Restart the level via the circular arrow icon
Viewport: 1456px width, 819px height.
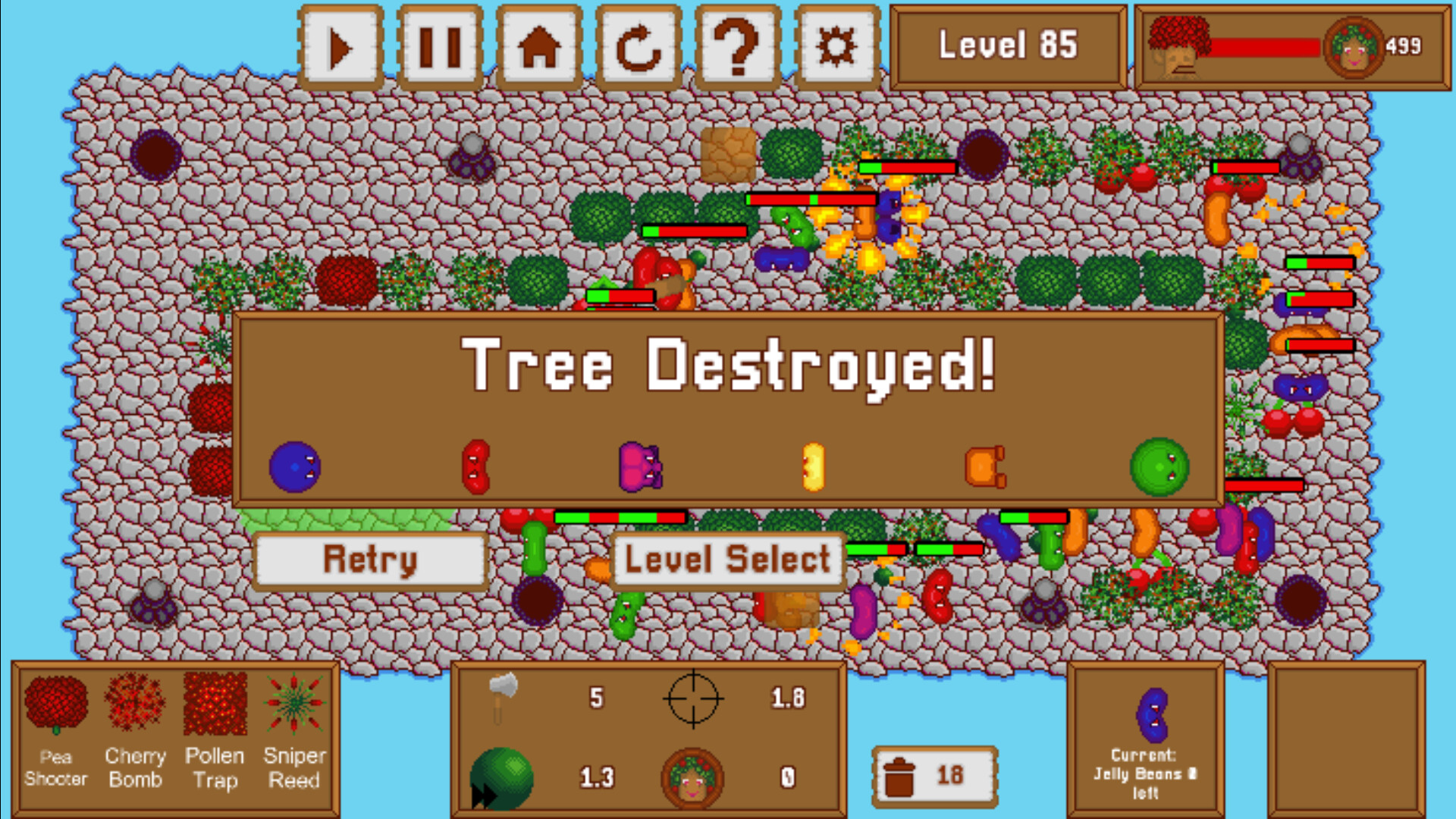pos(639,47)
